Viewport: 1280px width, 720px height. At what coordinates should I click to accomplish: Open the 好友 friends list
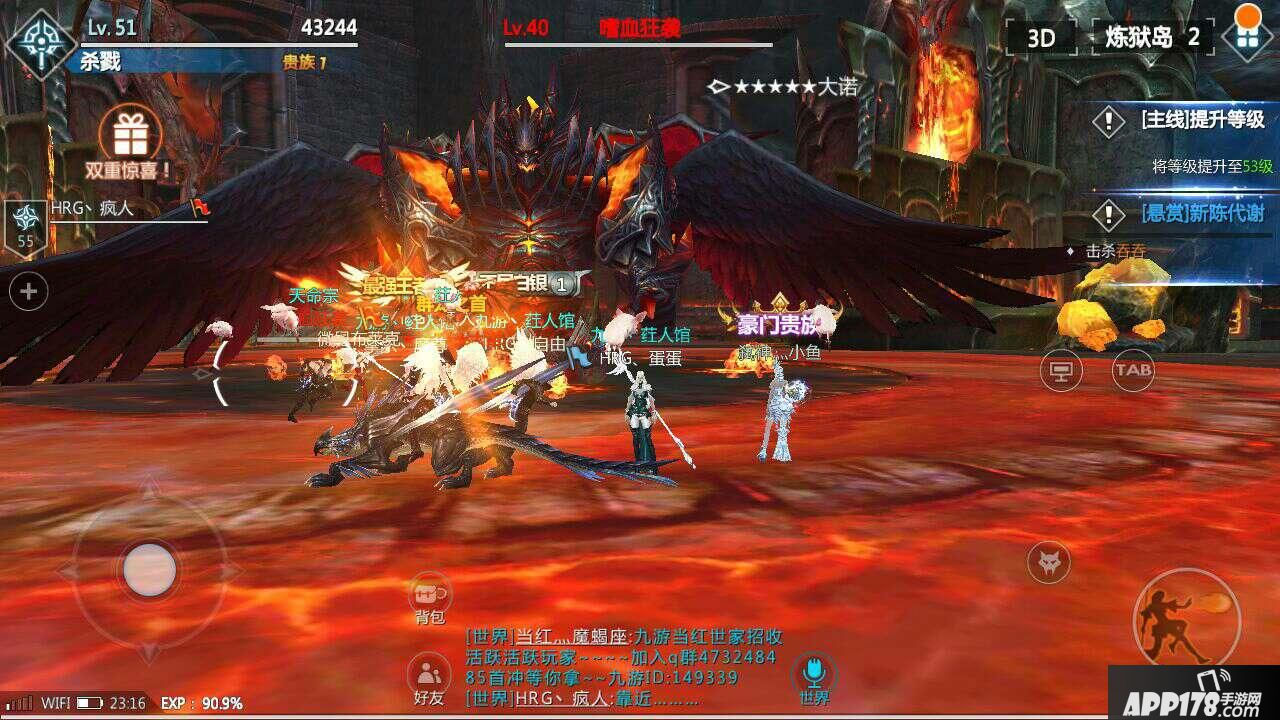429,678
